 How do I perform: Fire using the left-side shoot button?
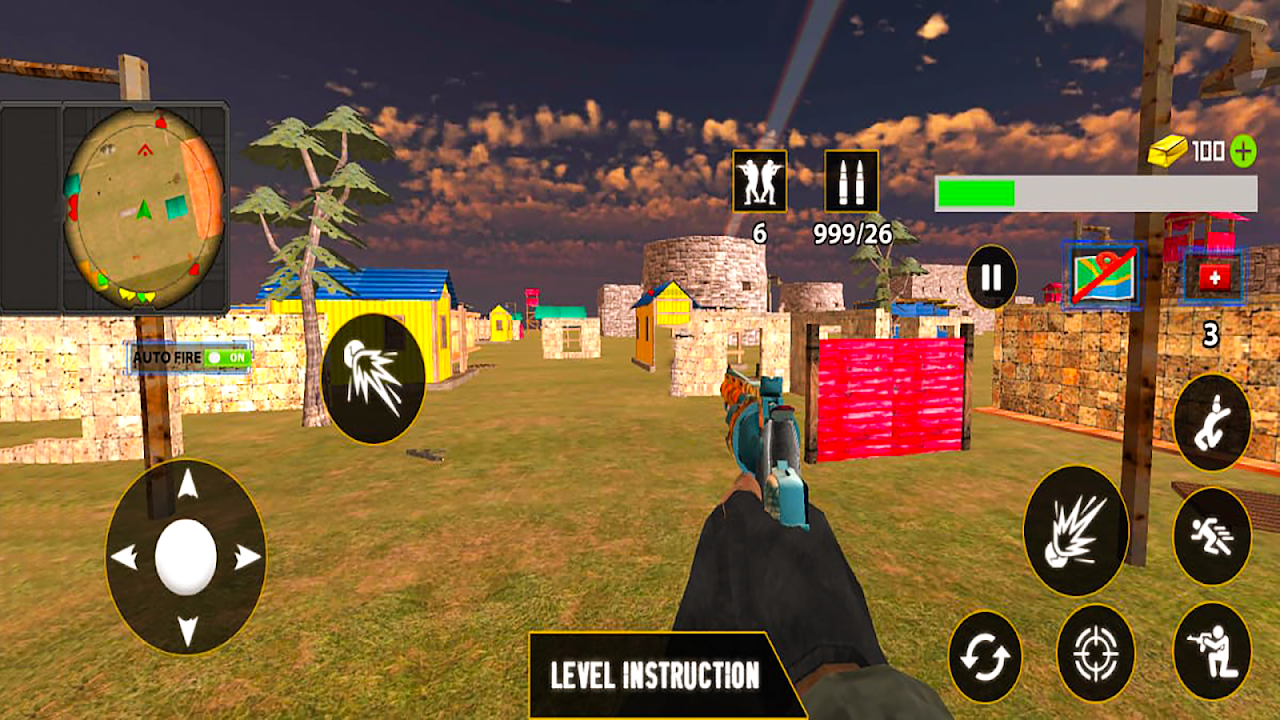373,379
